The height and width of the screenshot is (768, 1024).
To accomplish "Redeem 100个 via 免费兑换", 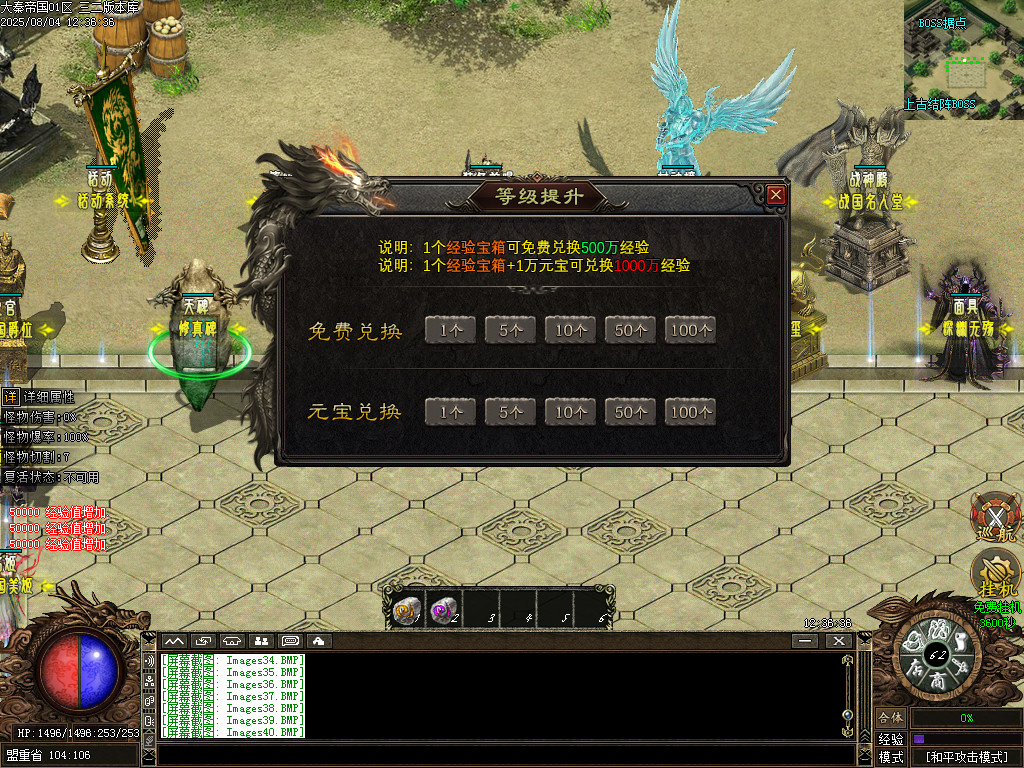I will click(x=691, y=330).
